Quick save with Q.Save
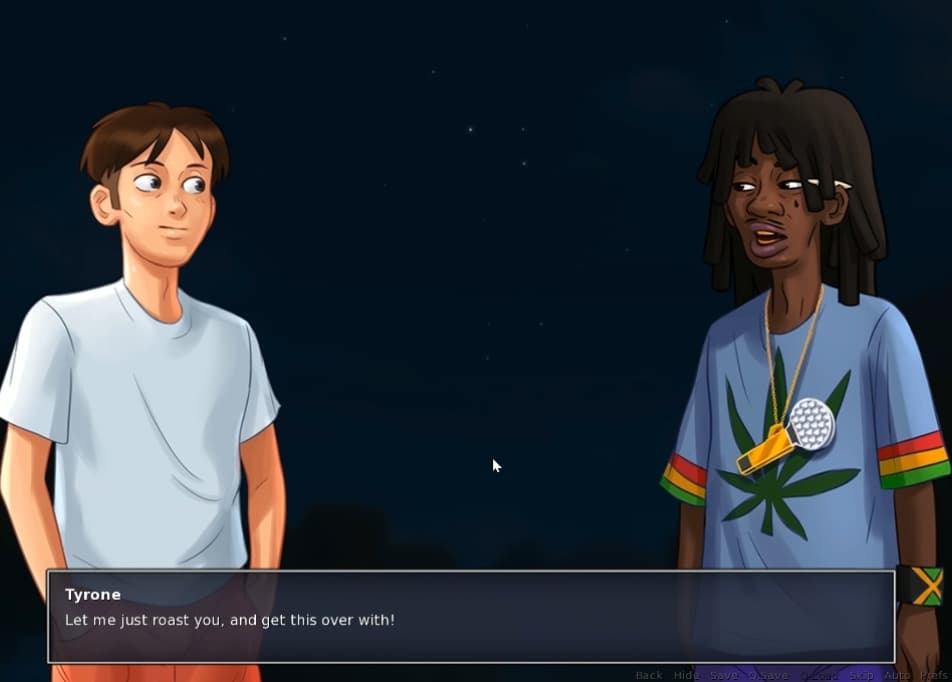 pyautogui.click(x=769, y=675)
